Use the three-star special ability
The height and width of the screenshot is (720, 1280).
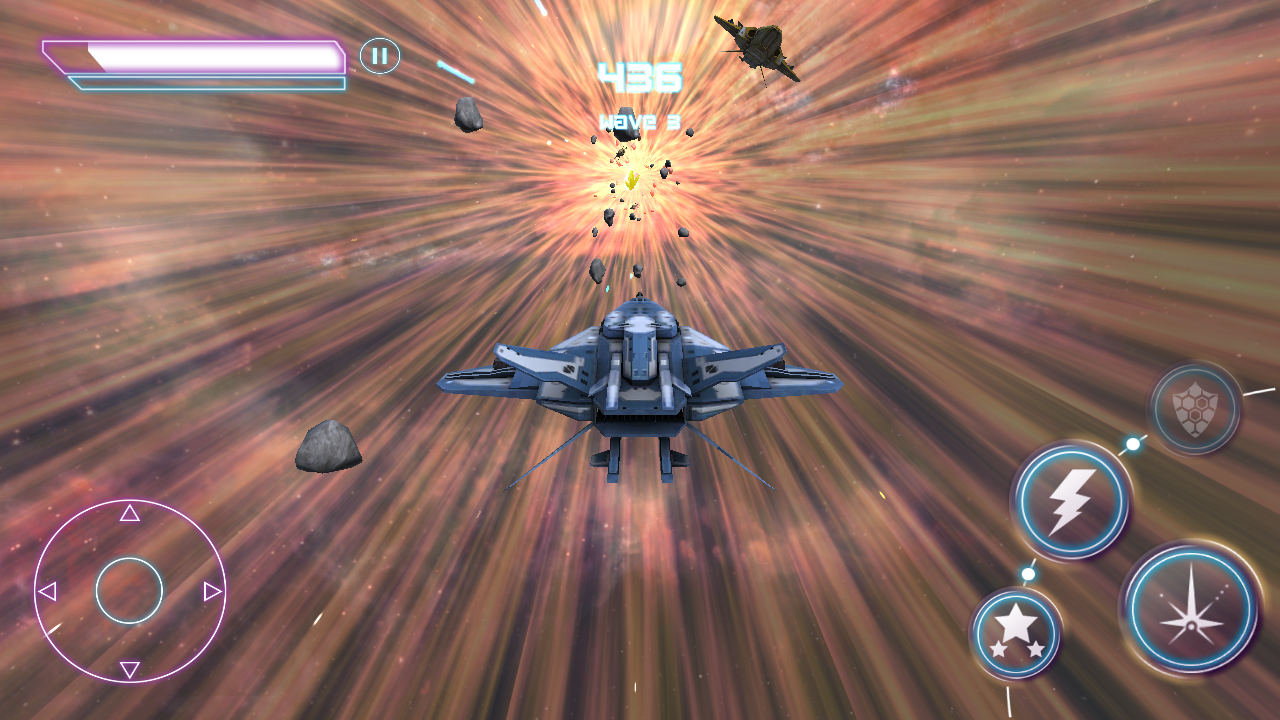tap(1016, 633)
